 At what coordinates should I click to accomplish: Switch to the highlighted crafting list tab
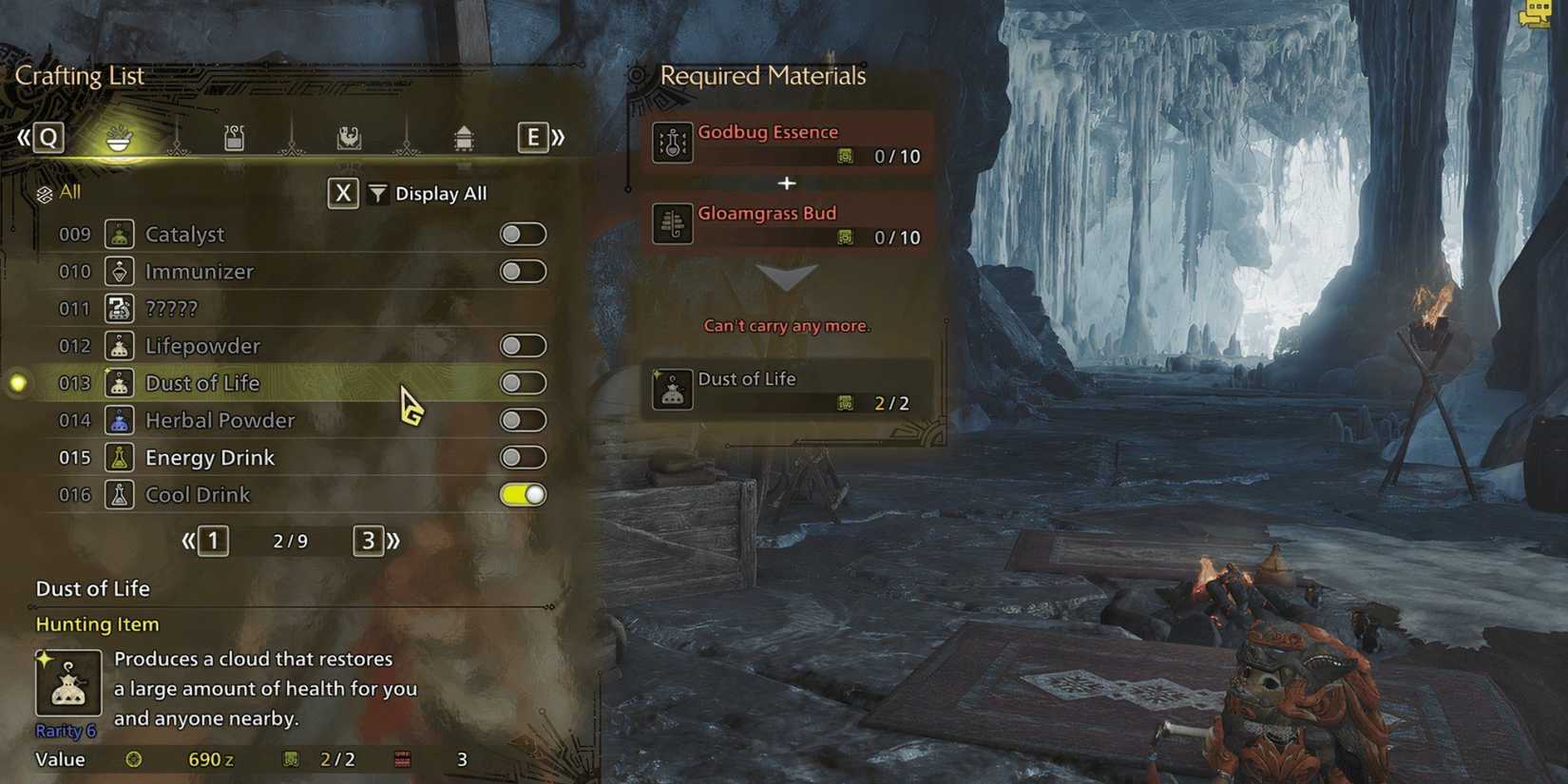[x=119, y=138]
